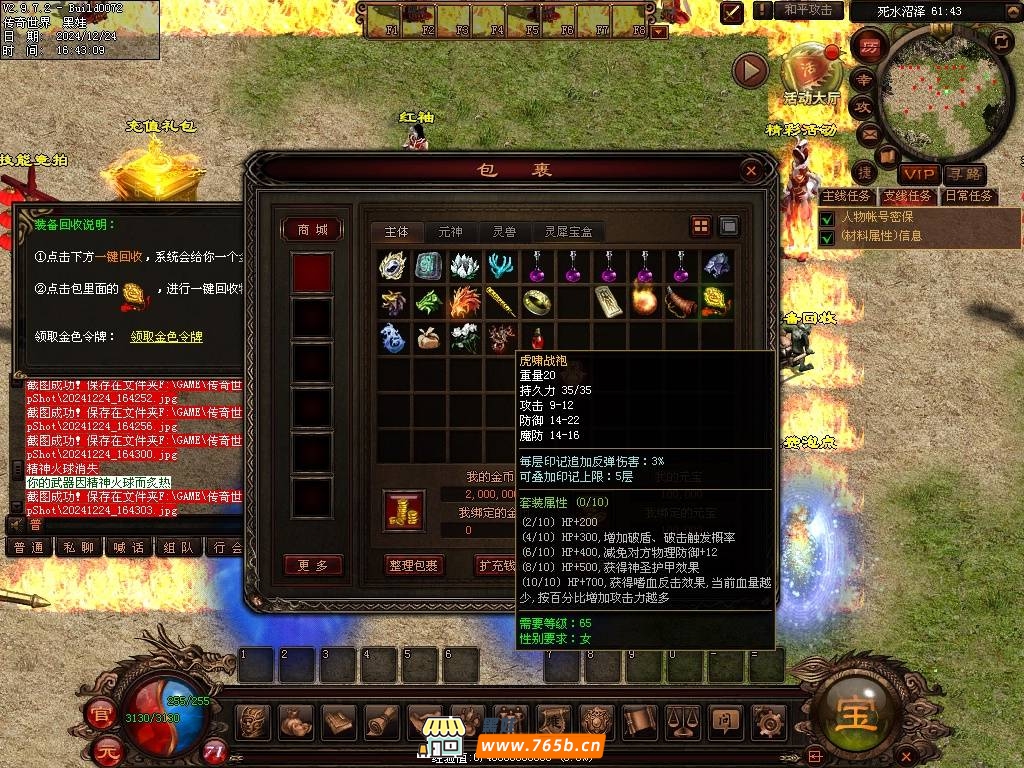Switch to the 灵兽 bag tab

click(504, 231)
